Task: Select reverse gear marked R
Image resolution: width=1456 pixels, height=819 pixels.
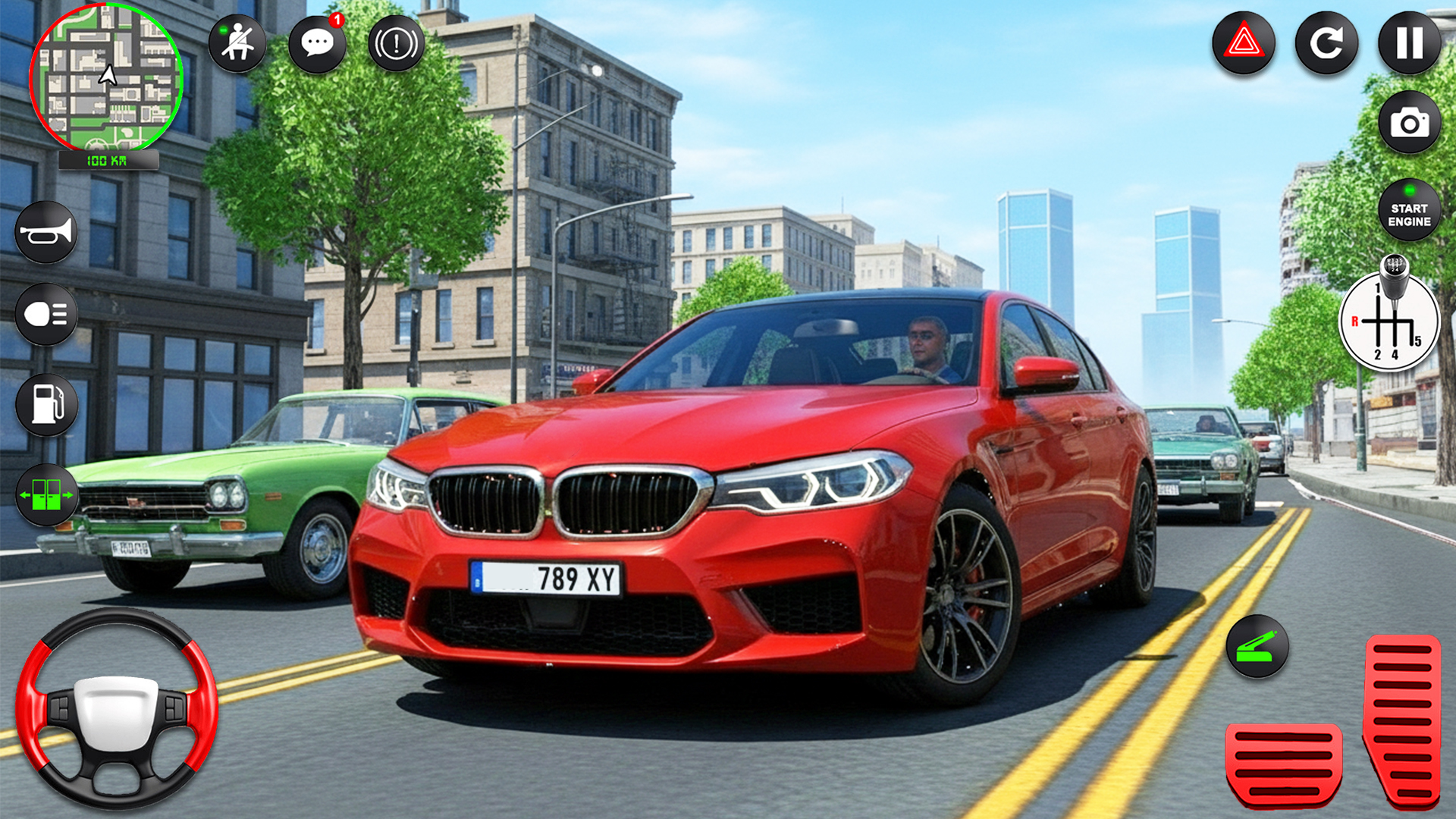Action: [1354, 322]
